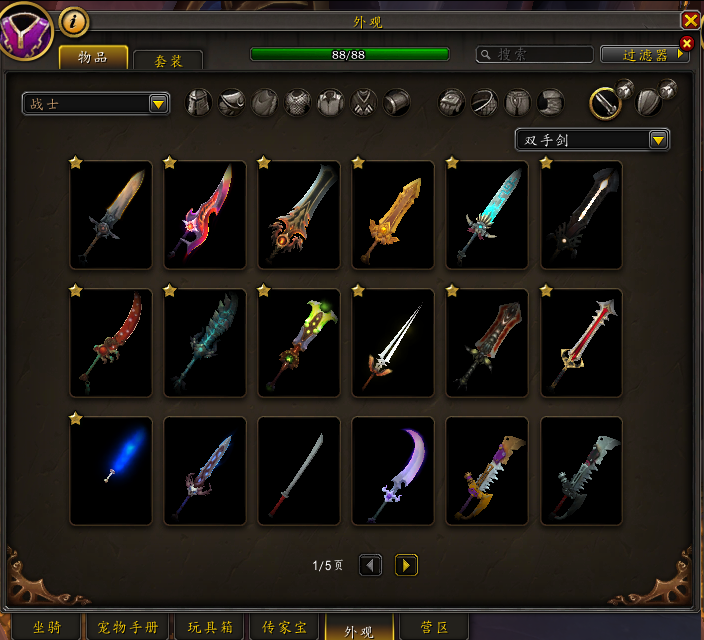Go to the previous appearance page
704x640 pixels.
(370, 566)
